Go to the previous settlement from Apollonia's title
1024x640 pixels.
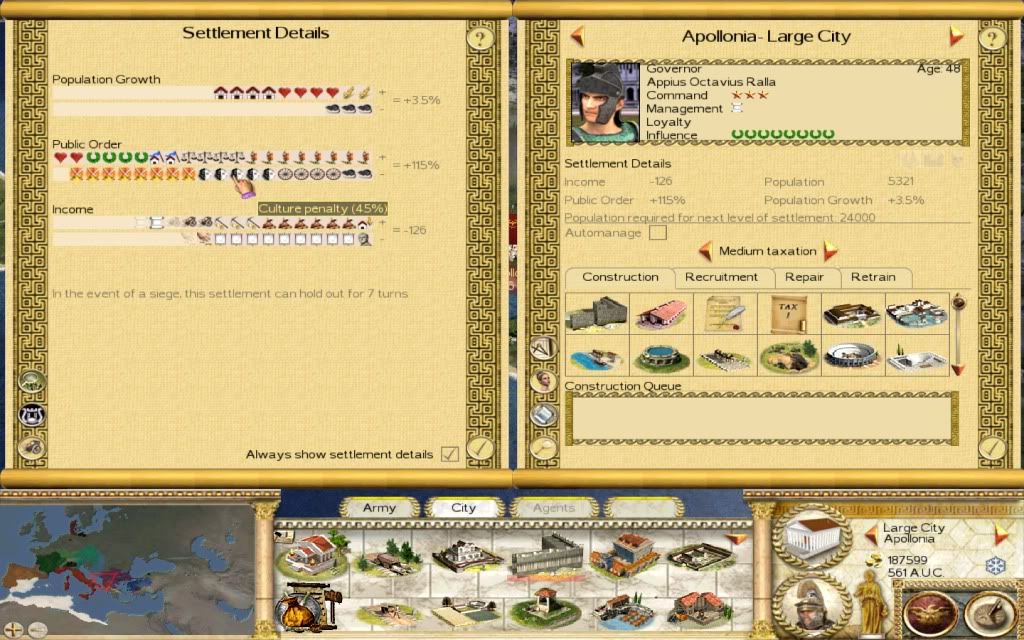click(577, 36)
